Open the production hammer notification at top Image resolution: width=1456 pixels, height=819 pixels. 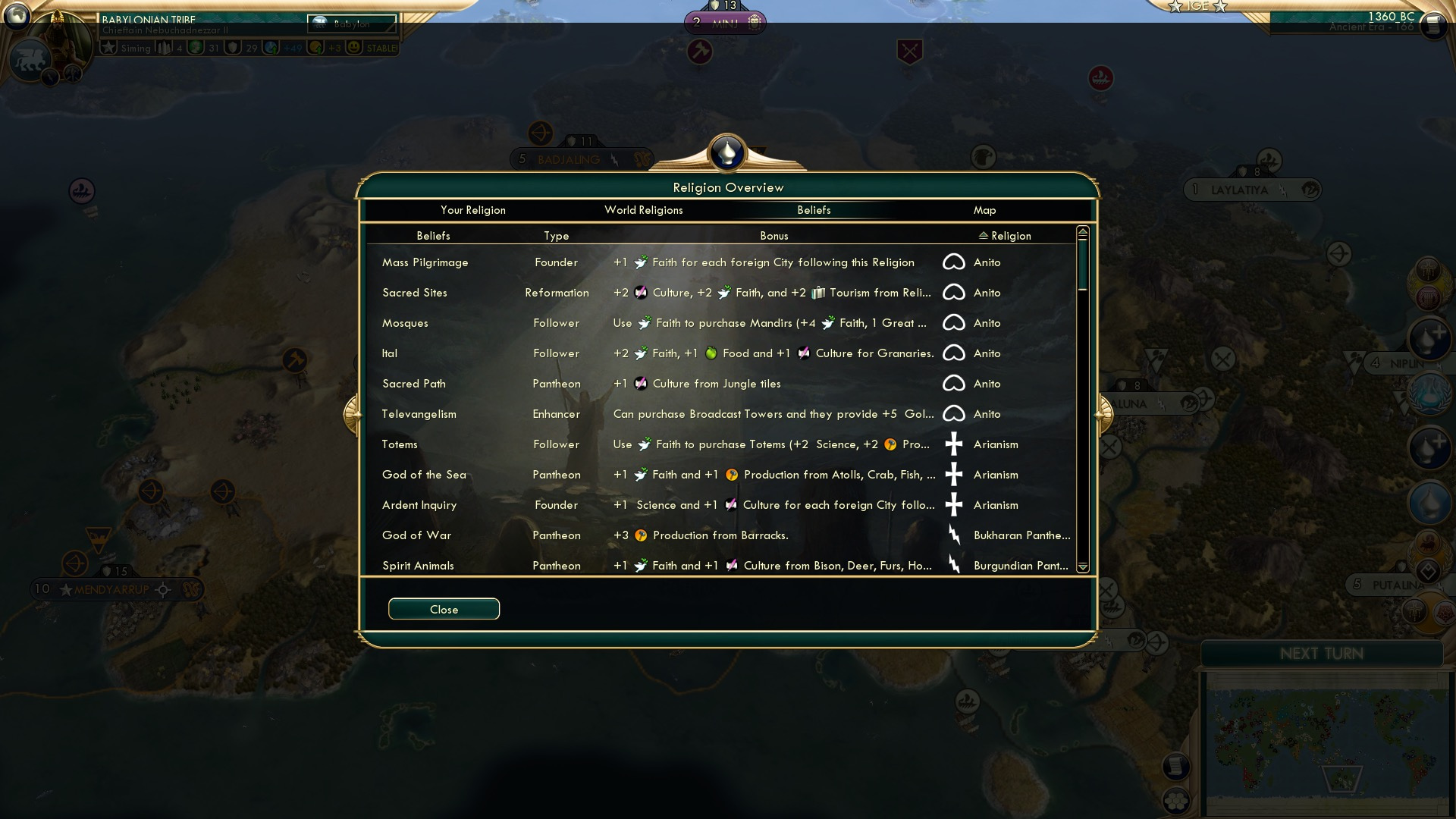click(x=698, y=53)
